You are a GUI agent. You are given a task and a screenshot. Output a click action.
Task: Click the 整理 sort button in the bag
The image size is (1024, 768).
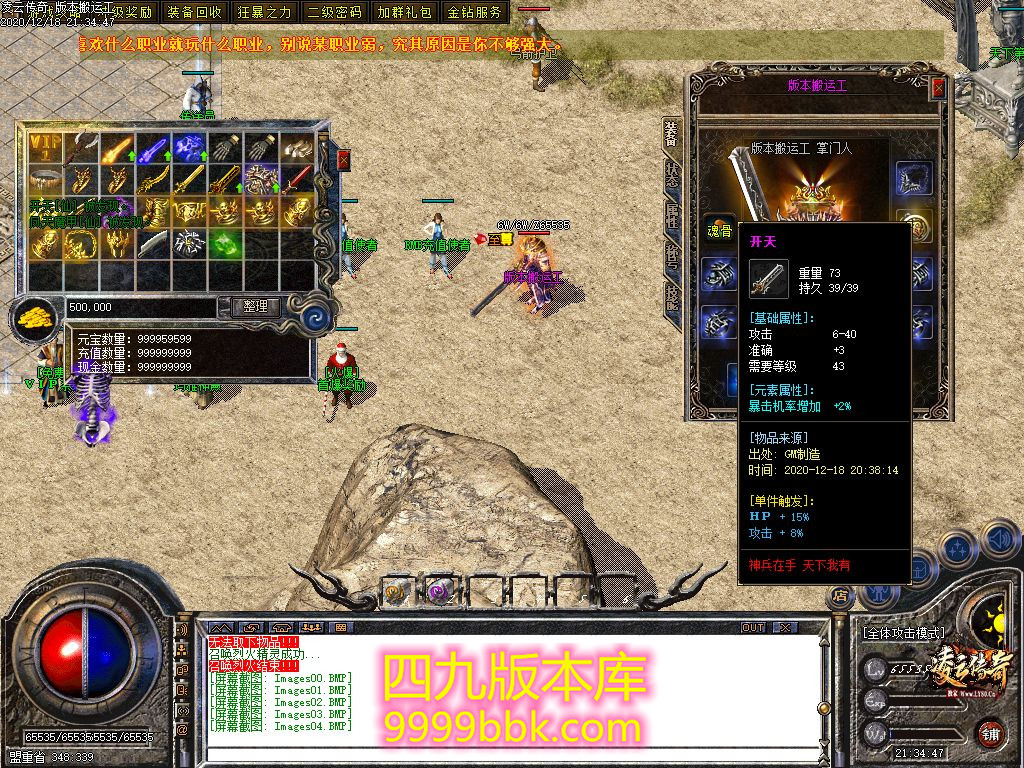click(255, 307)
